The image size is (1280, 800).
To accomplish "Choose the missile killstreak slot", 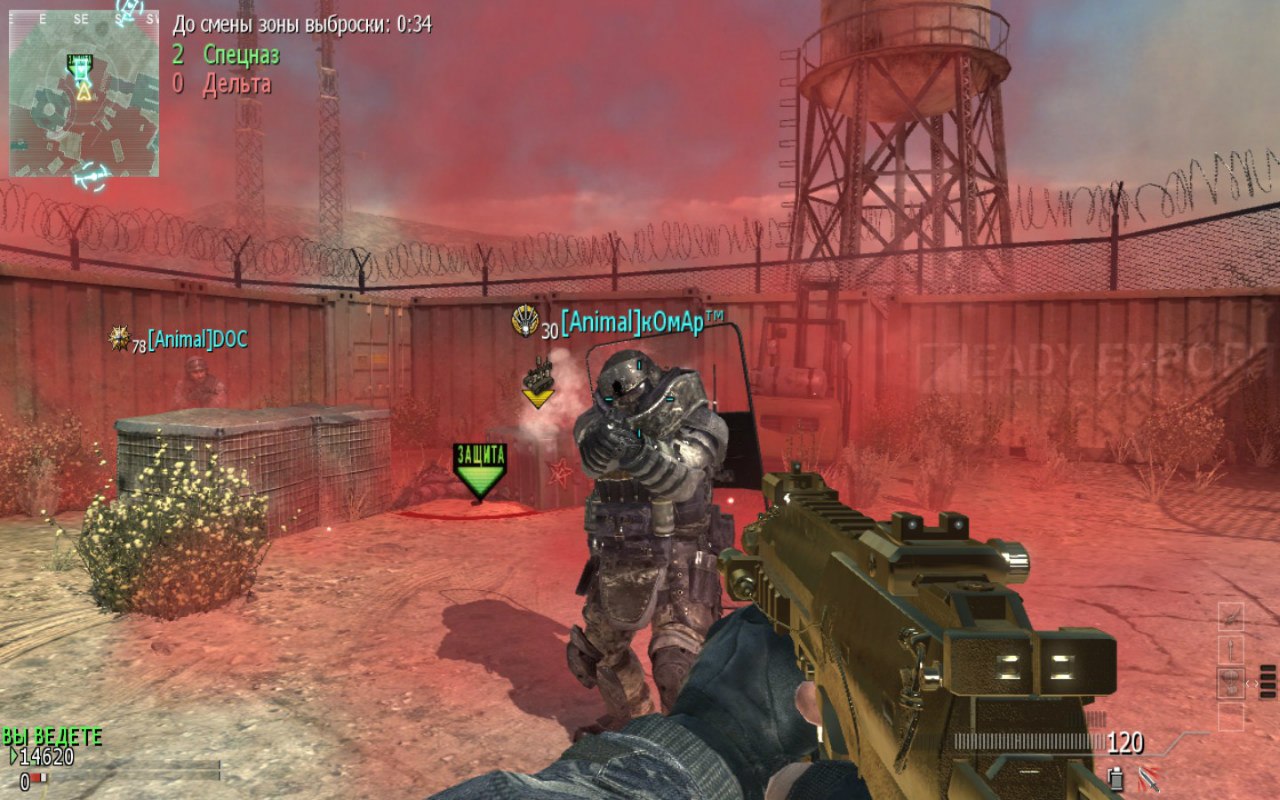I will tap(1231, 650).
